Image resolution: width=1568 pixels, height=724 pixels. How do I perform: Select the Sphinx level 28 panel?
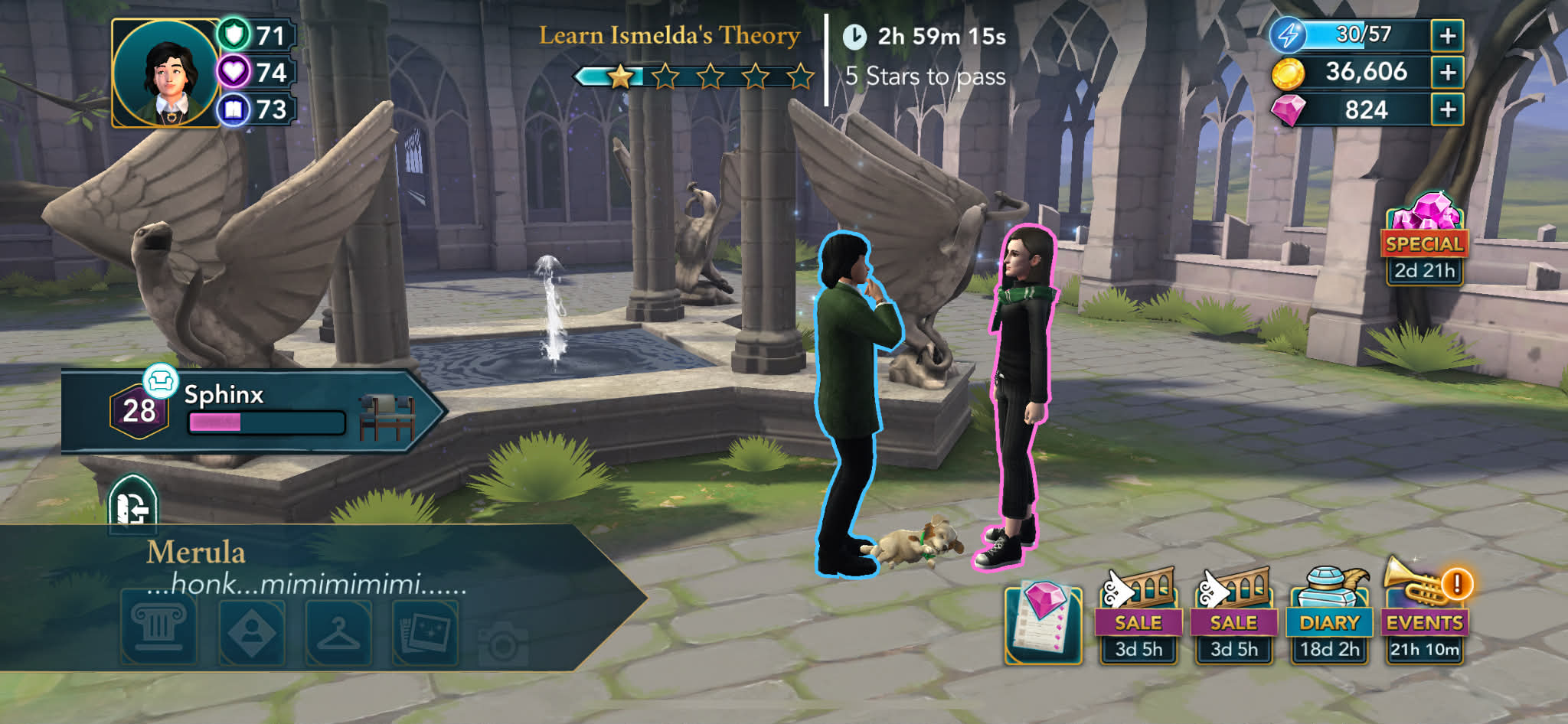point(253,412)
